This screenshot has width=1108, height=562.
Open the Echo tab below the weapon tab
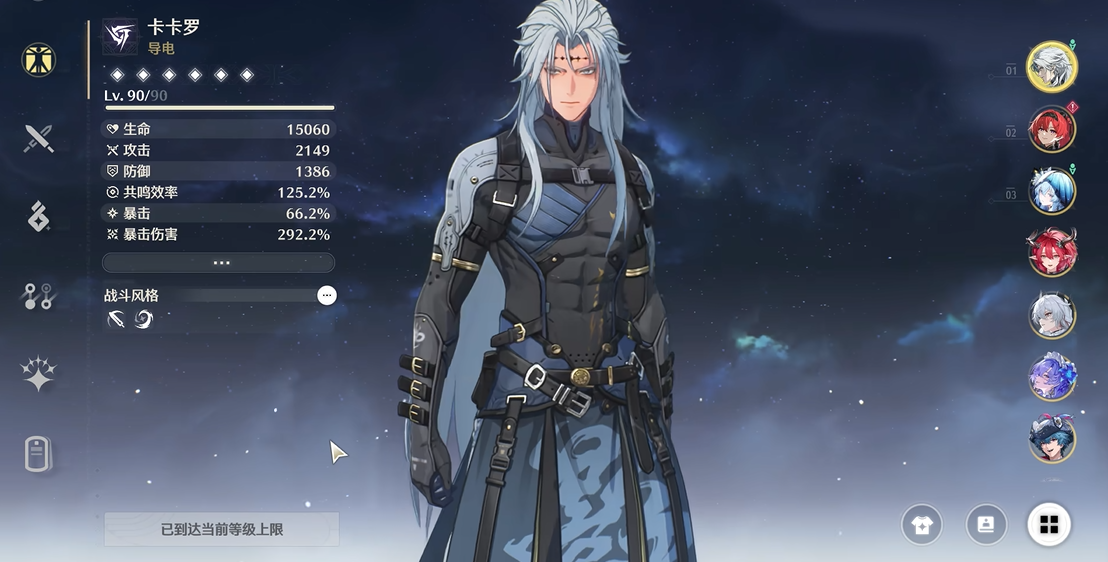(x=39, y=216)
